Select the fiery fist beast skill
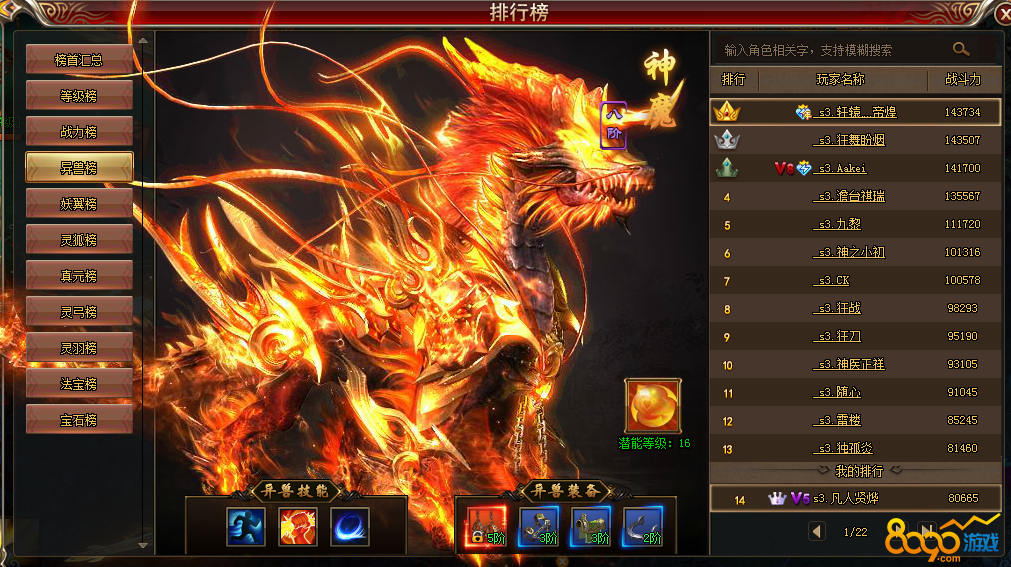This screenshot has width=1011, height=567. [298, 527]
